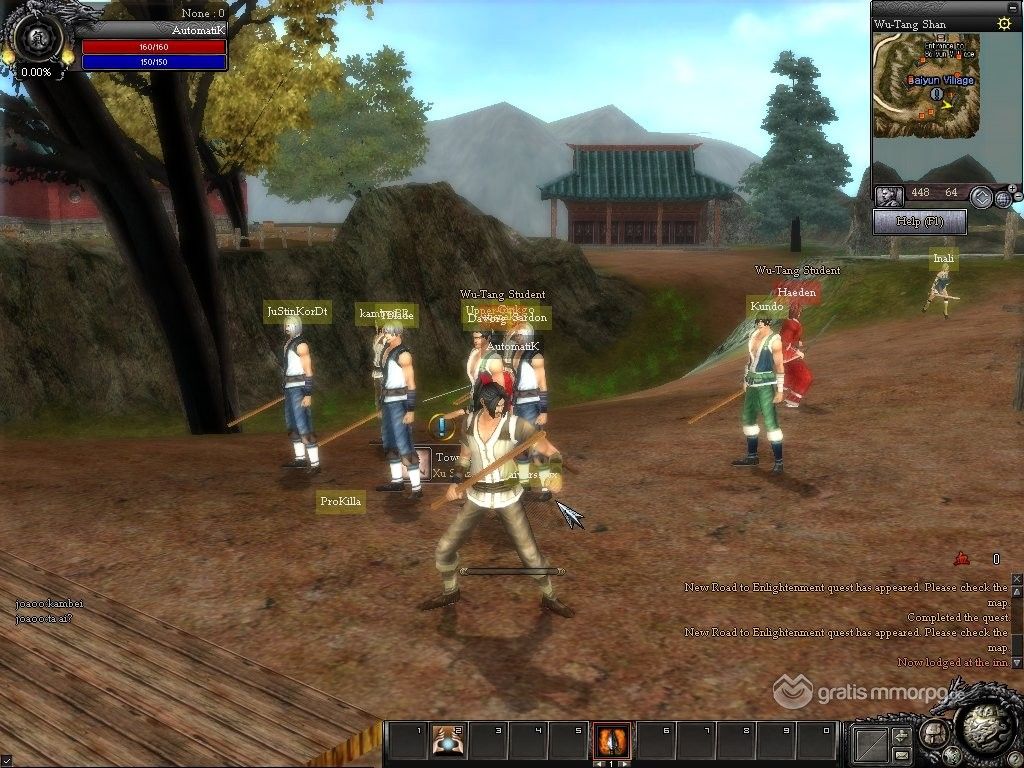Zoom in the minimap with plus button
The width and height of the screenshot is (1024, 768).
tap(1012, 188)
